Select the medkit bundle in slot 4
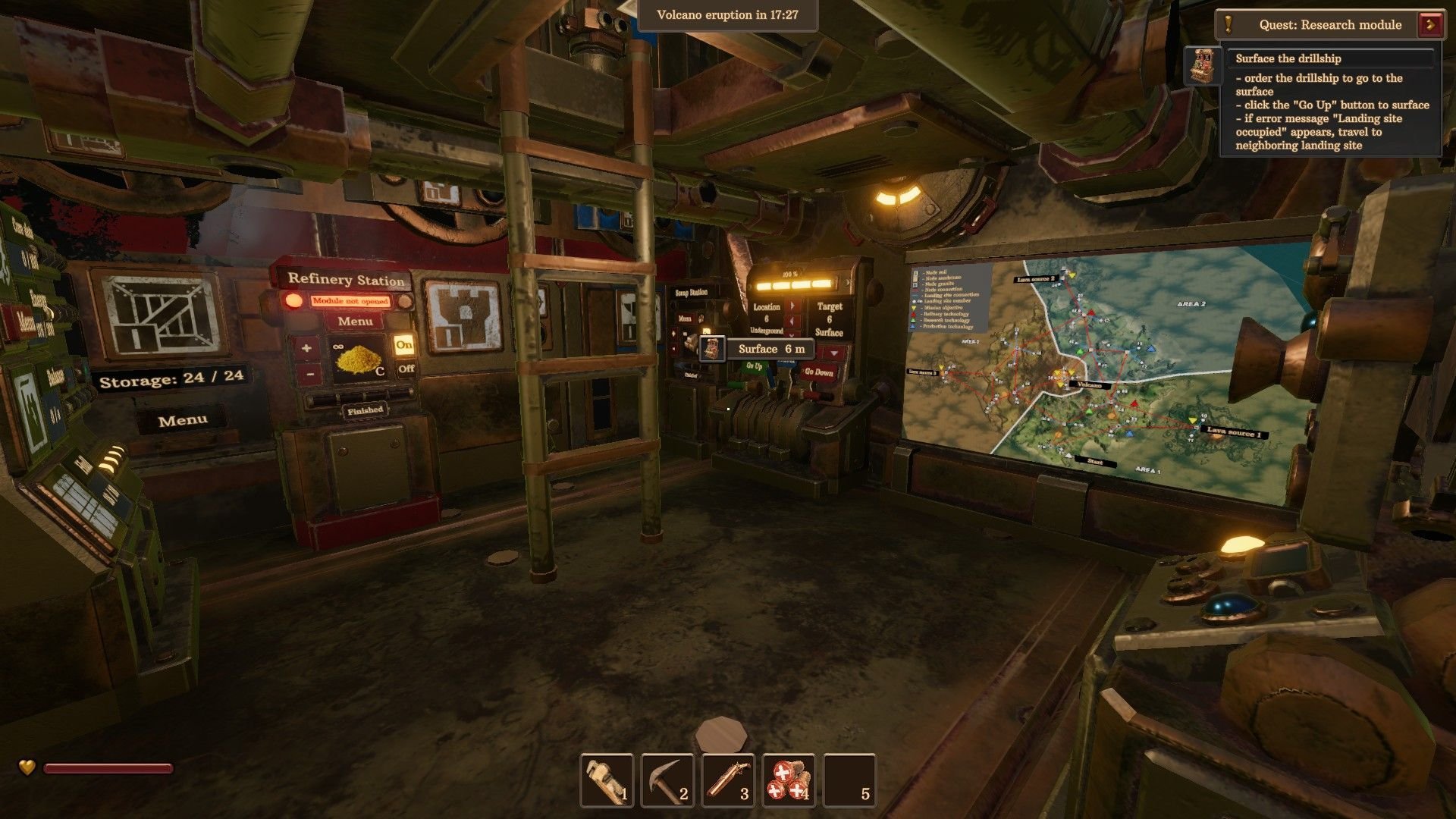Image resolution: width=1456 pixels, height=819 pixels. point(789,780)
